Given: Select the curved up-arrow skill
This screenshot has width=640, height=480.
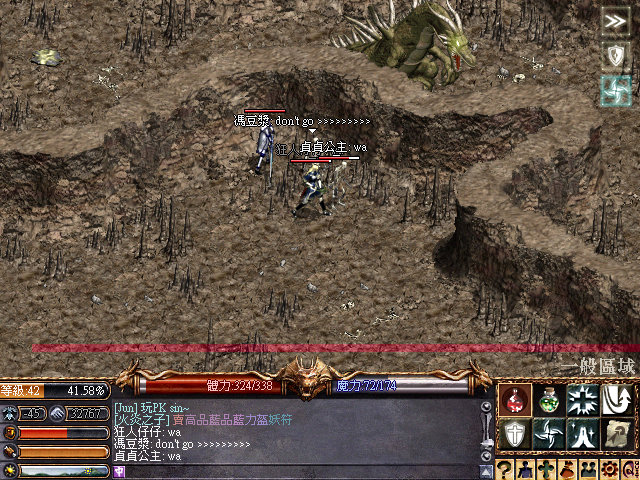Looking at the screenshot, I should pos(617,401).
